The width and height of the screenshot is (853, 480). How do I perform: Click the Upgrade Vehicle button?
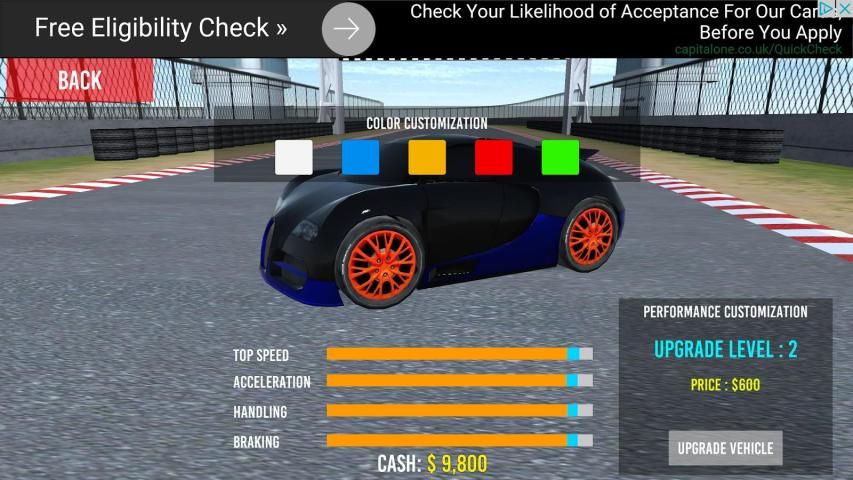[725, 448]
